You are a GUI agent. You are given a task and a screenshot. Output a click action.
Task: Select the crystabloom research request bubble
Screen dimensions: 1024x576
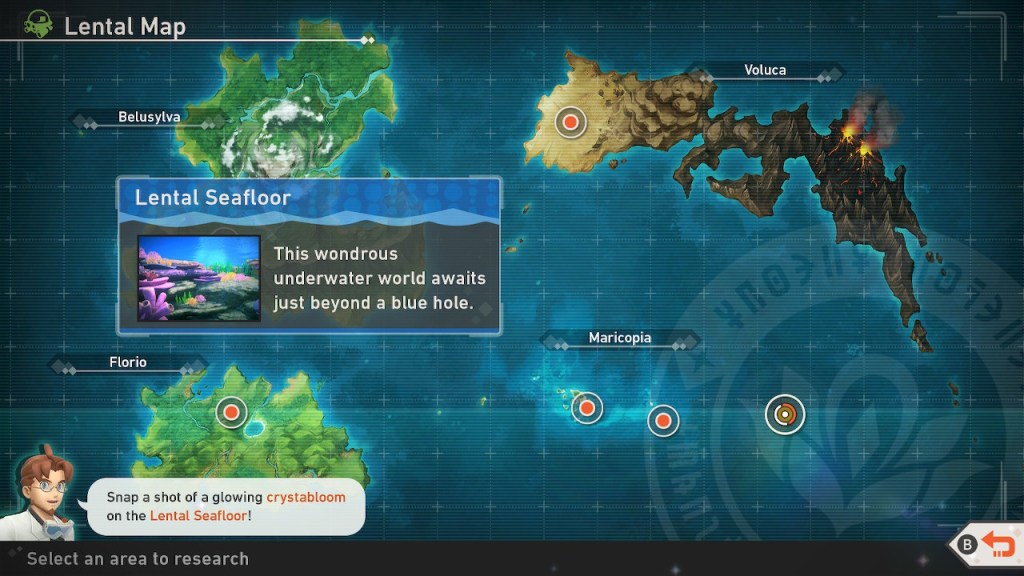point(225,506)
